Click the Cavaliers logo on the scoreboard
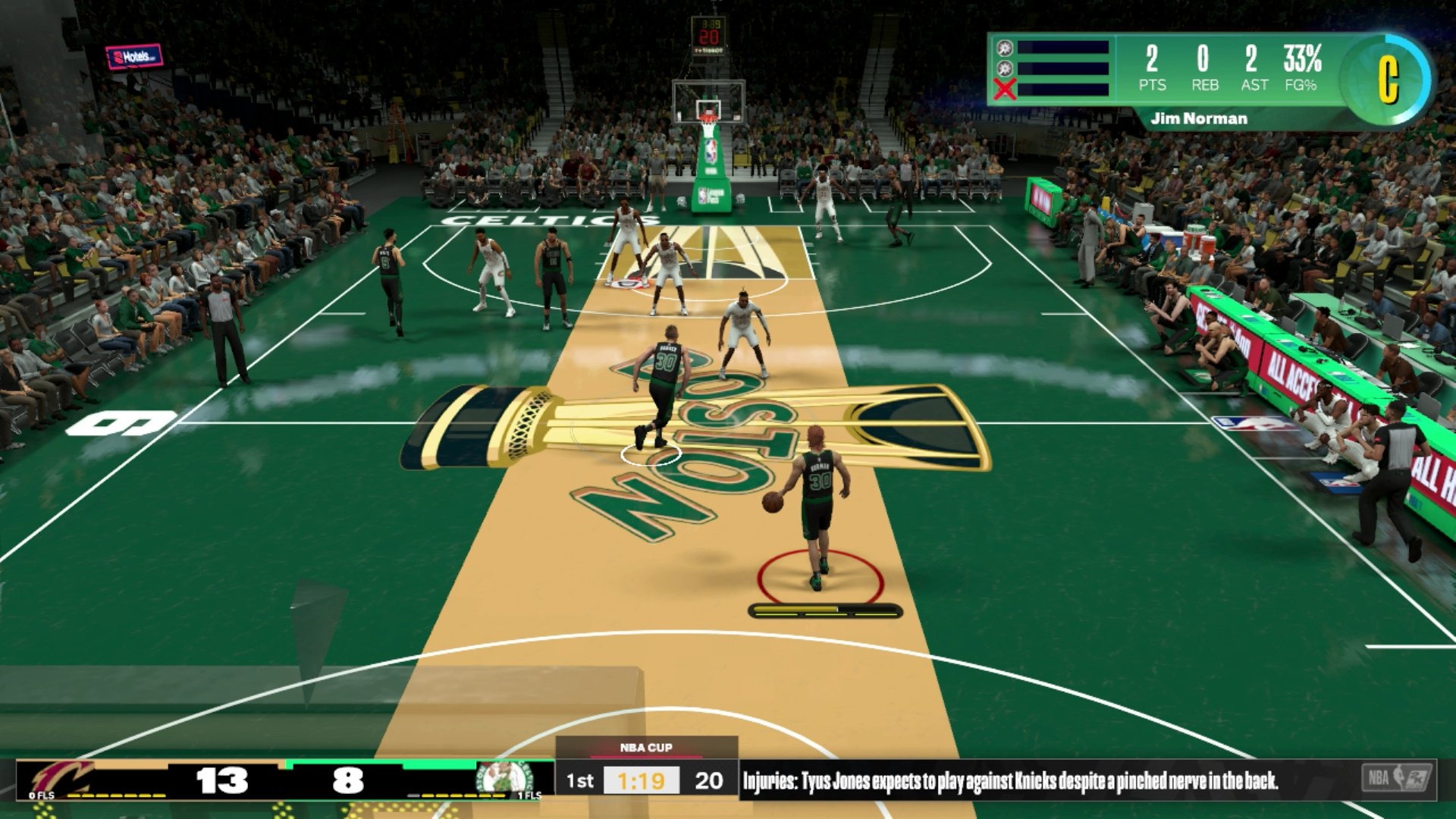The height and width of the screenshot is (819, 1456). [x=62, y=778]
